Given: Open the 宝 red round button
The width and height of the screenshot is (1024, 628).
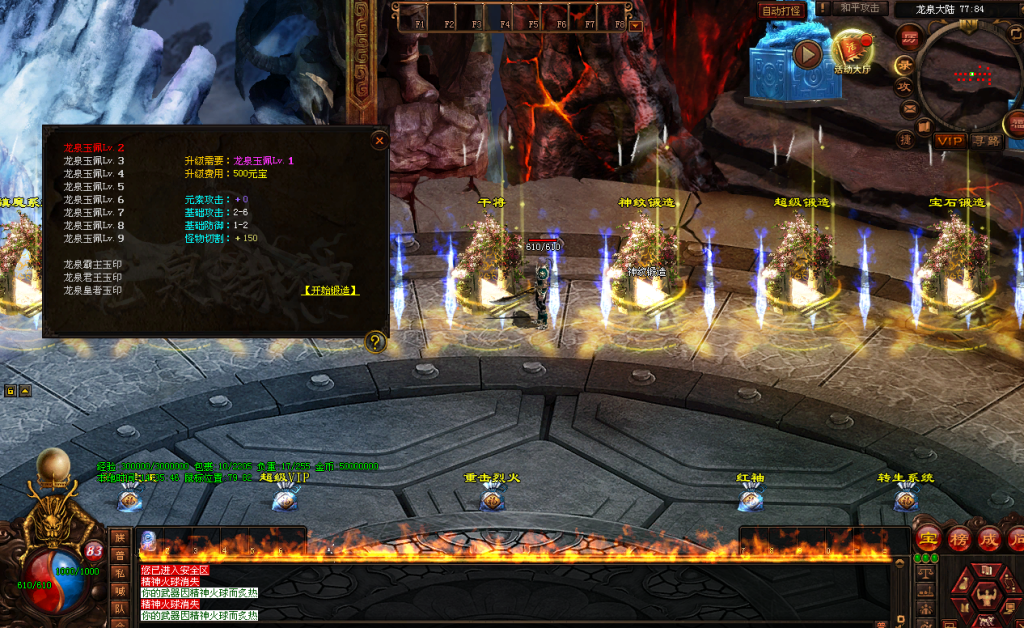Looking at the screenshot, I should pyautogui.click(x=928, y=537).
